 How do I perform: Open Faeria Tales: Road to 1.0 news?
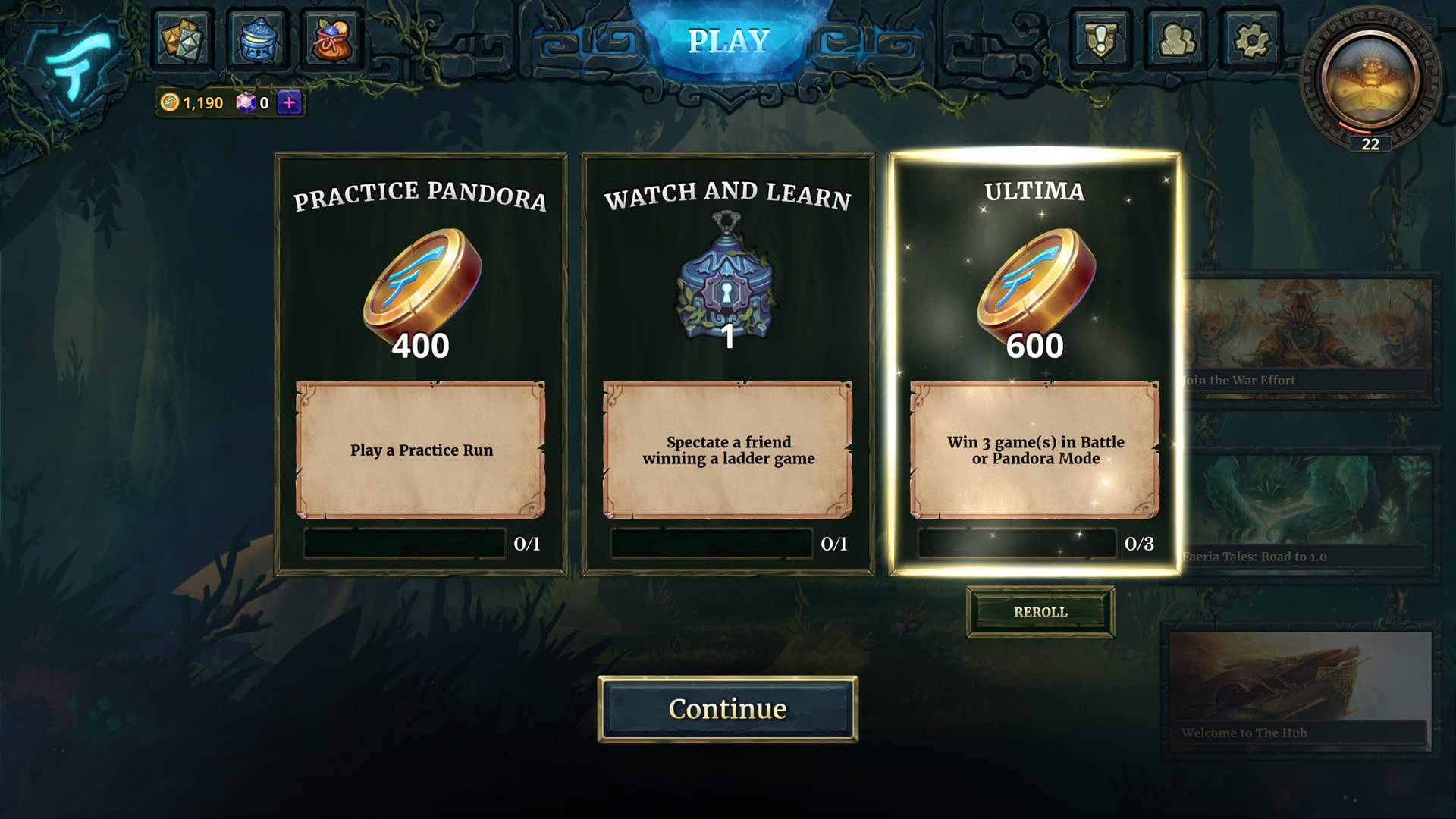[x=1306, y=516]
